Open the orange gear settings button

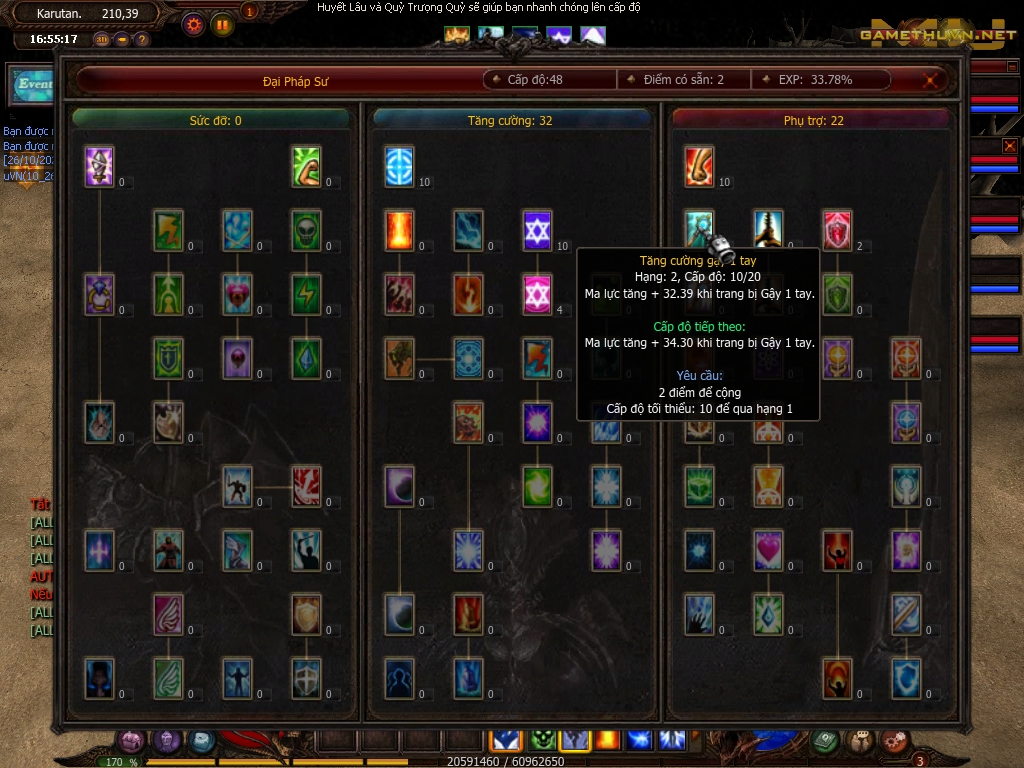coord(193,23)
